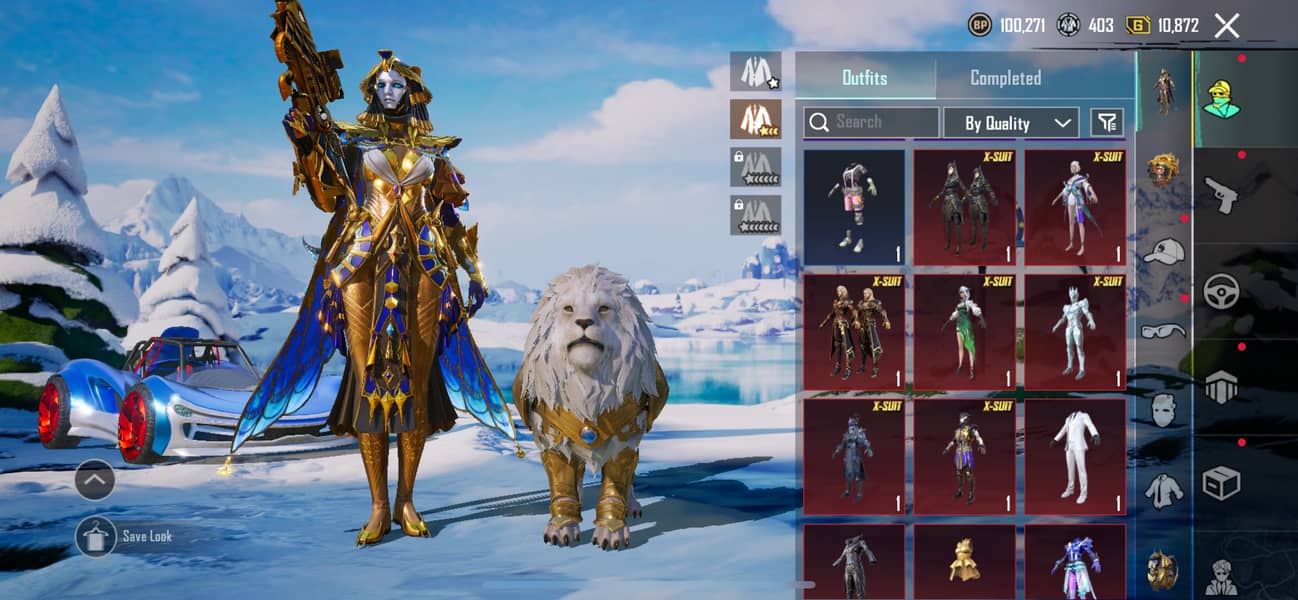
Task: Choose the white suit outfit
Action: point(1074,456)
